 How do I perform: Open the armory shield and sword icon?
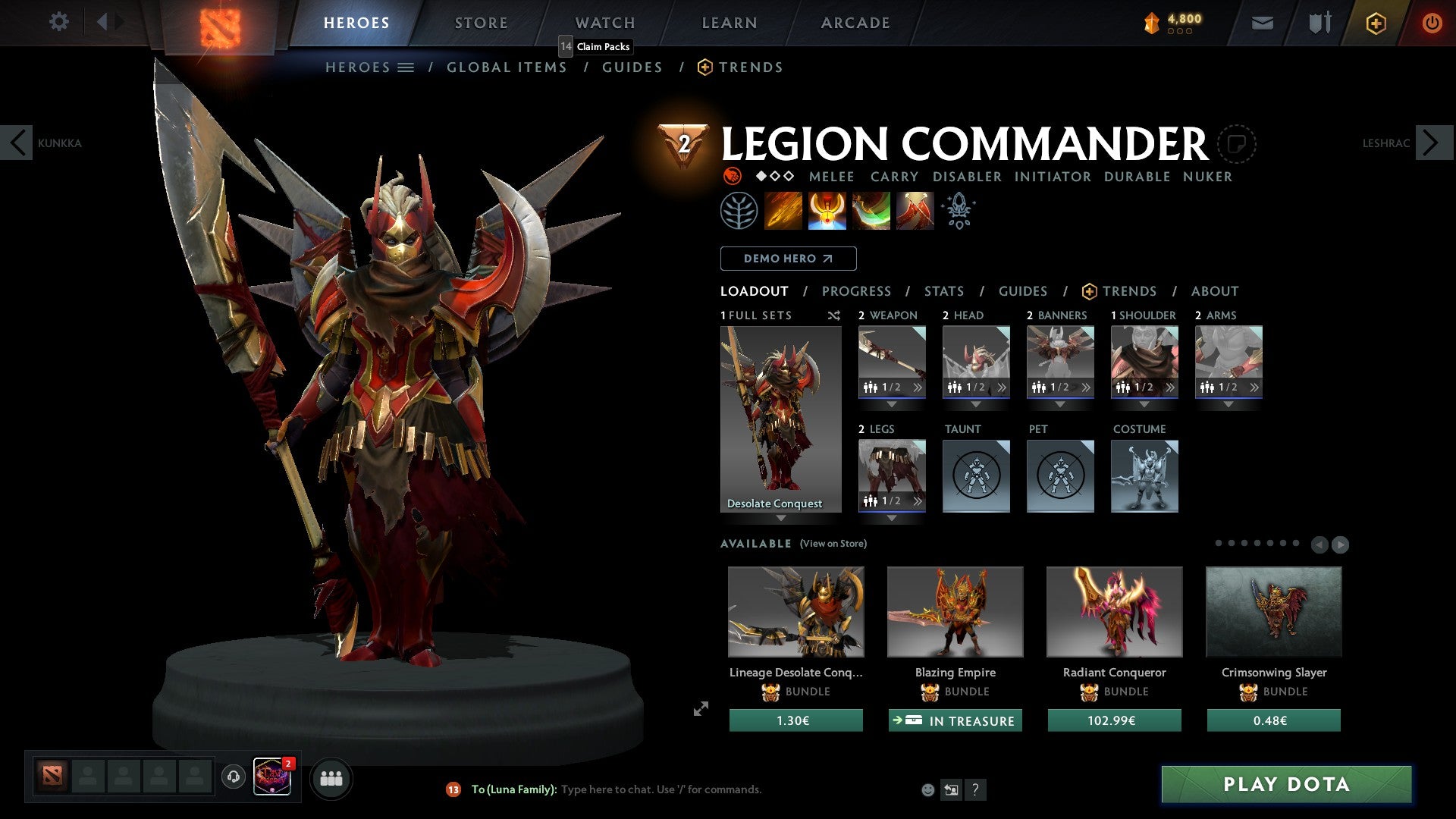pos(1318,23)
